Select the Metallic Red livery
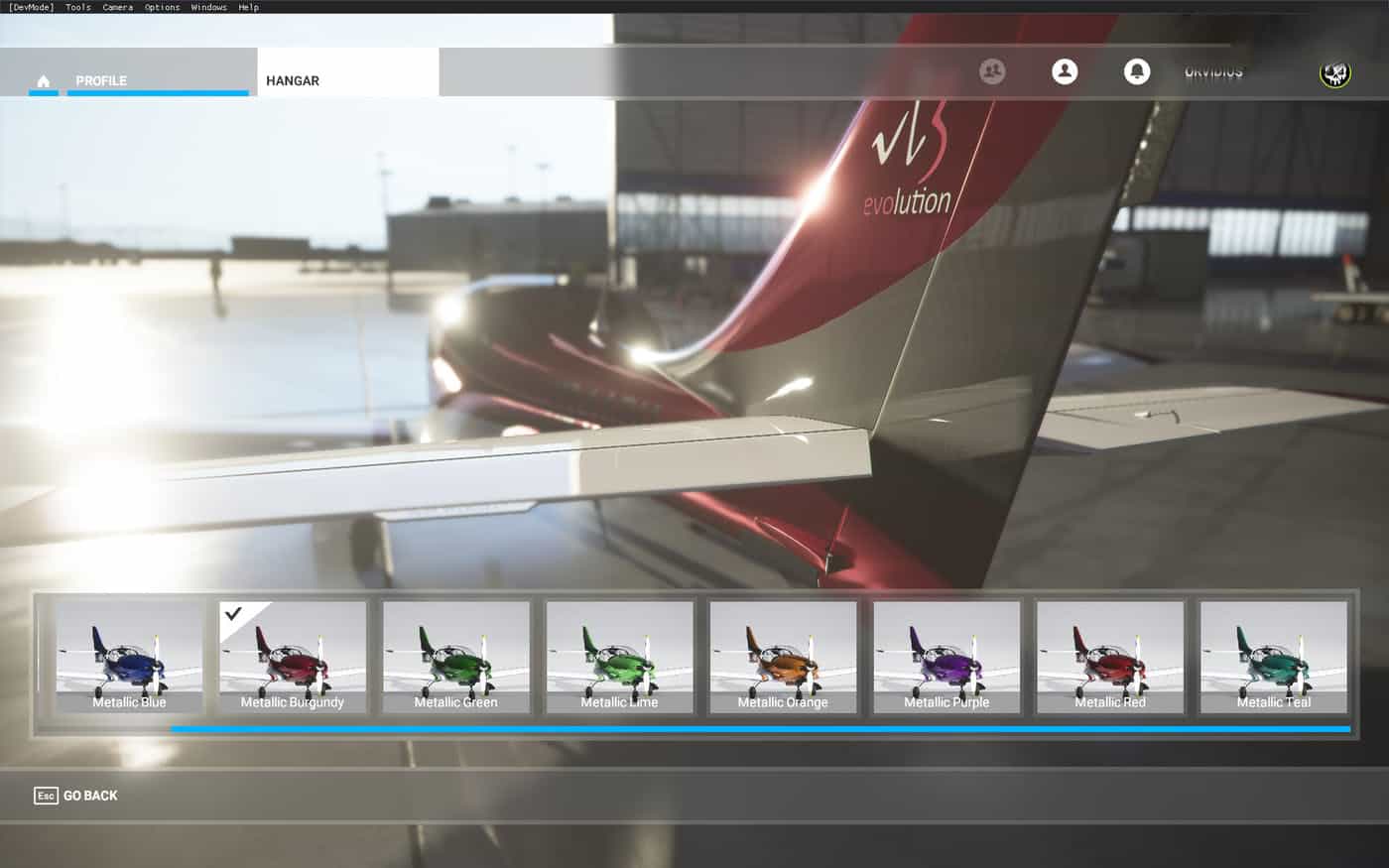This screenshot has width=1389, height=868. click(x=1110, y=657)
